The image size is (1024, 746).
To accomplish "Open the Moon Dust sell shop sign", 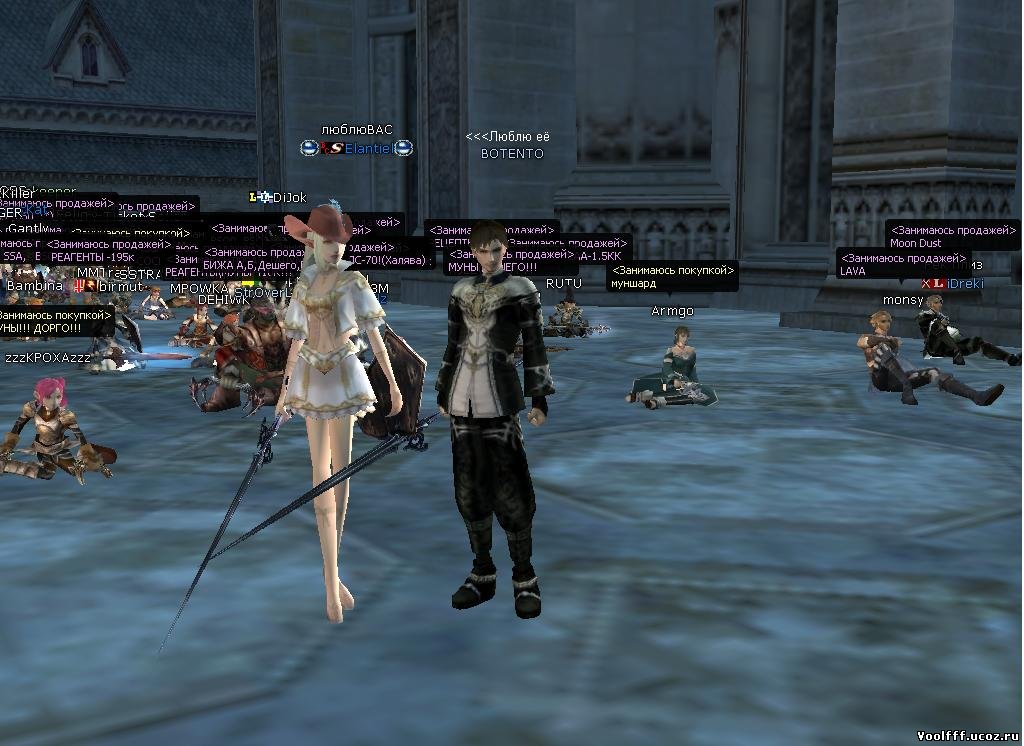I will (x=951, y=236).
